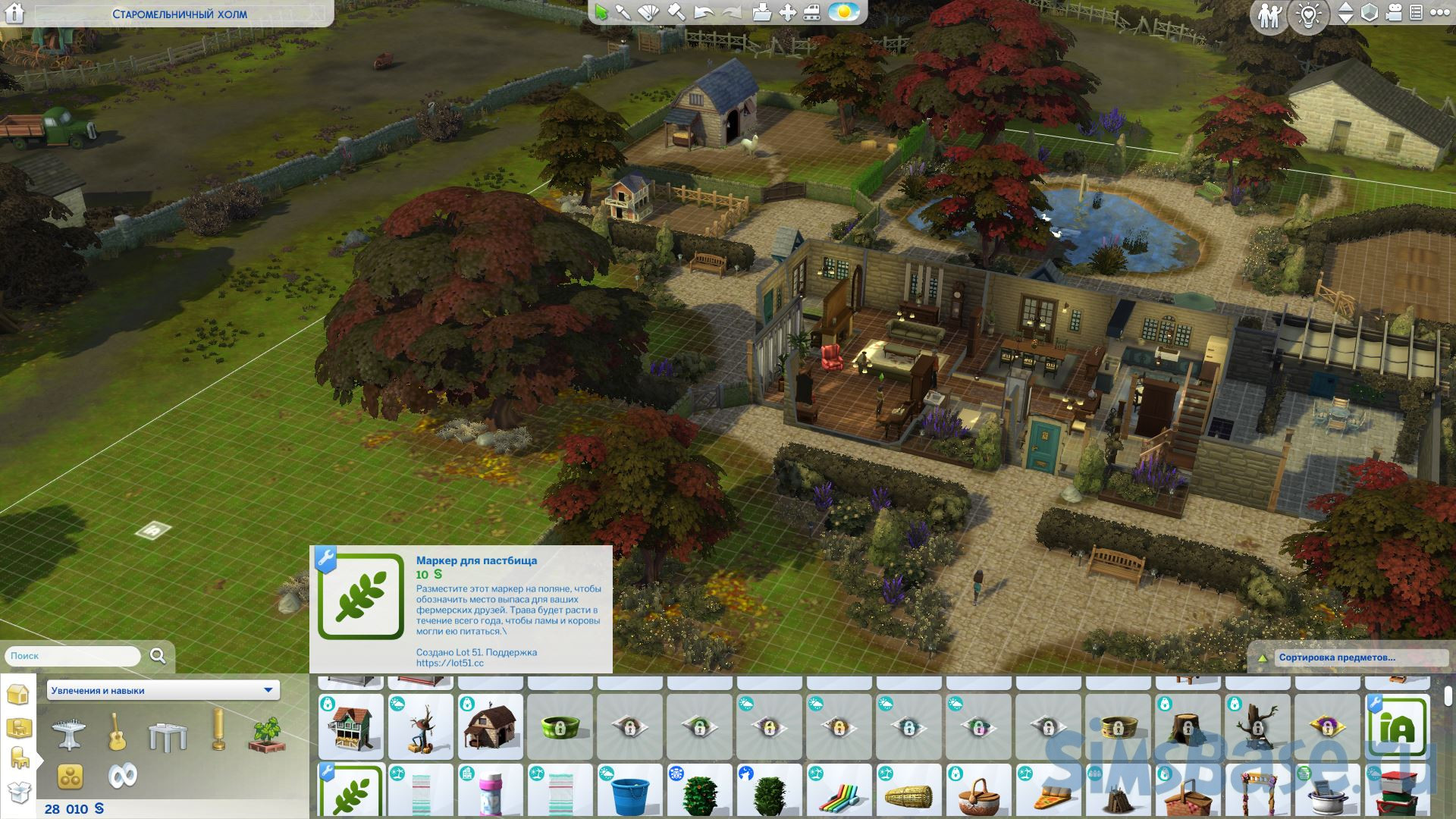Image resolution: width=1456 pixels, height=819 pixels.
Task: Open the lightbulb lessons button
Action: coord(1309,15)
